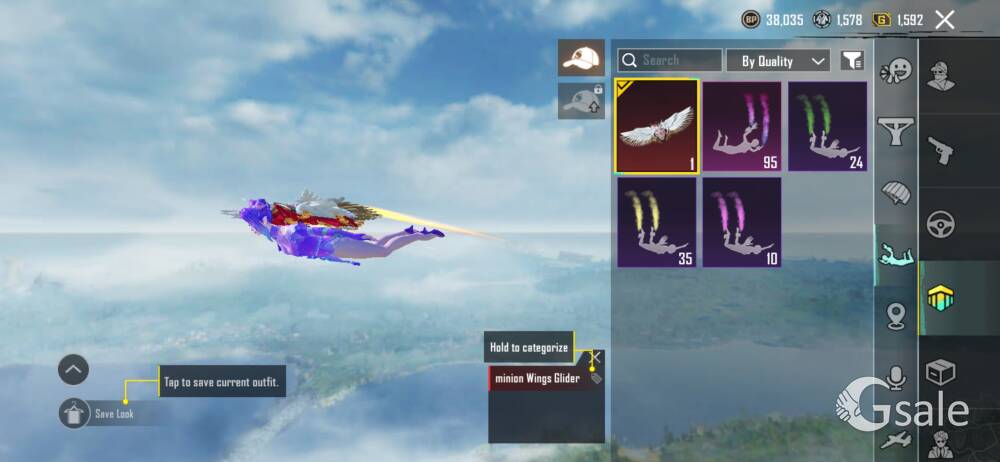Choose the green smoke trail item
Screen dimensions: 1000x462
click(x=827, y=126)
